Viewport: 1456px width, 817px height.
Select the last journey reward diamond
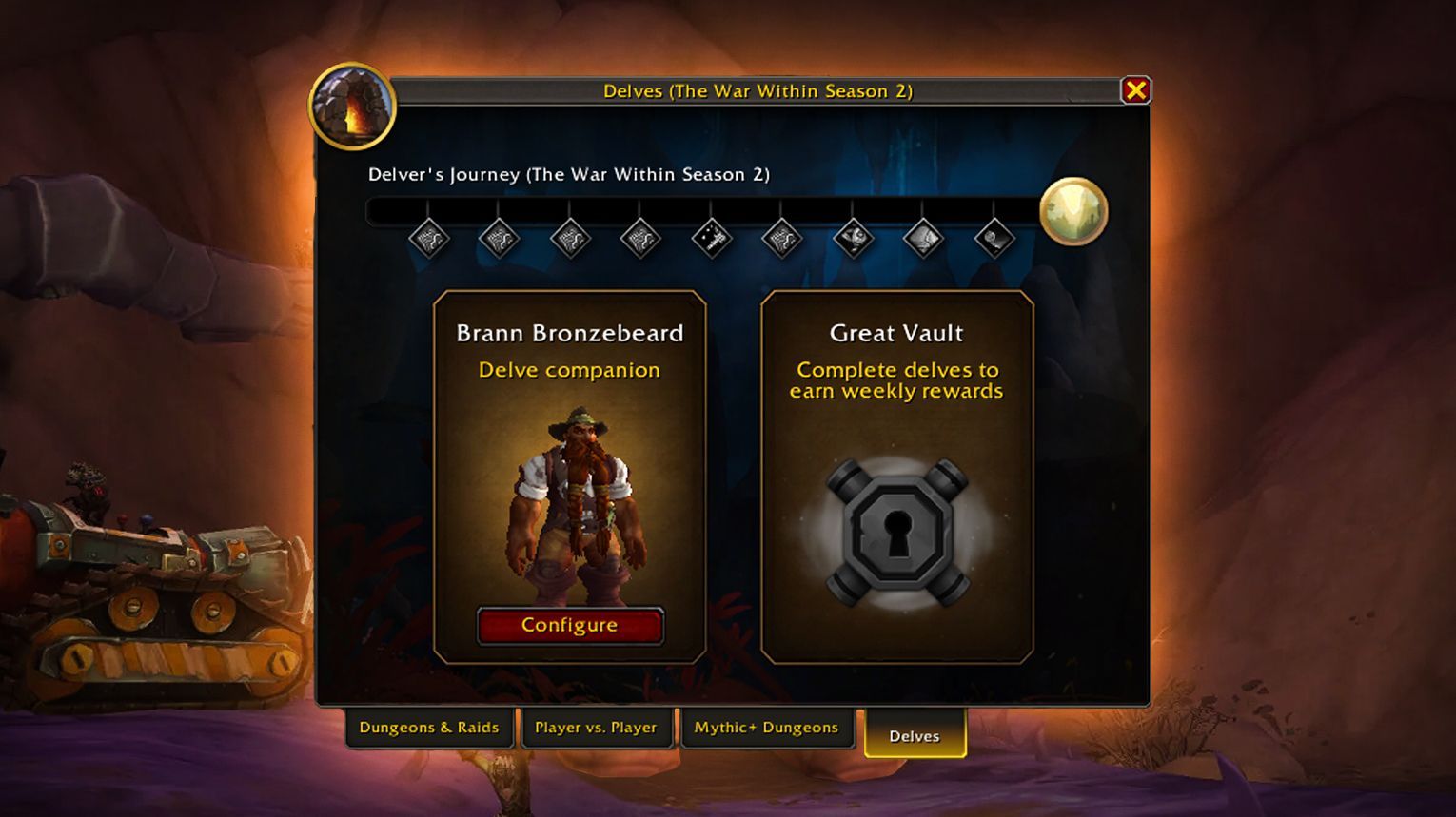[x=994, y=238]
